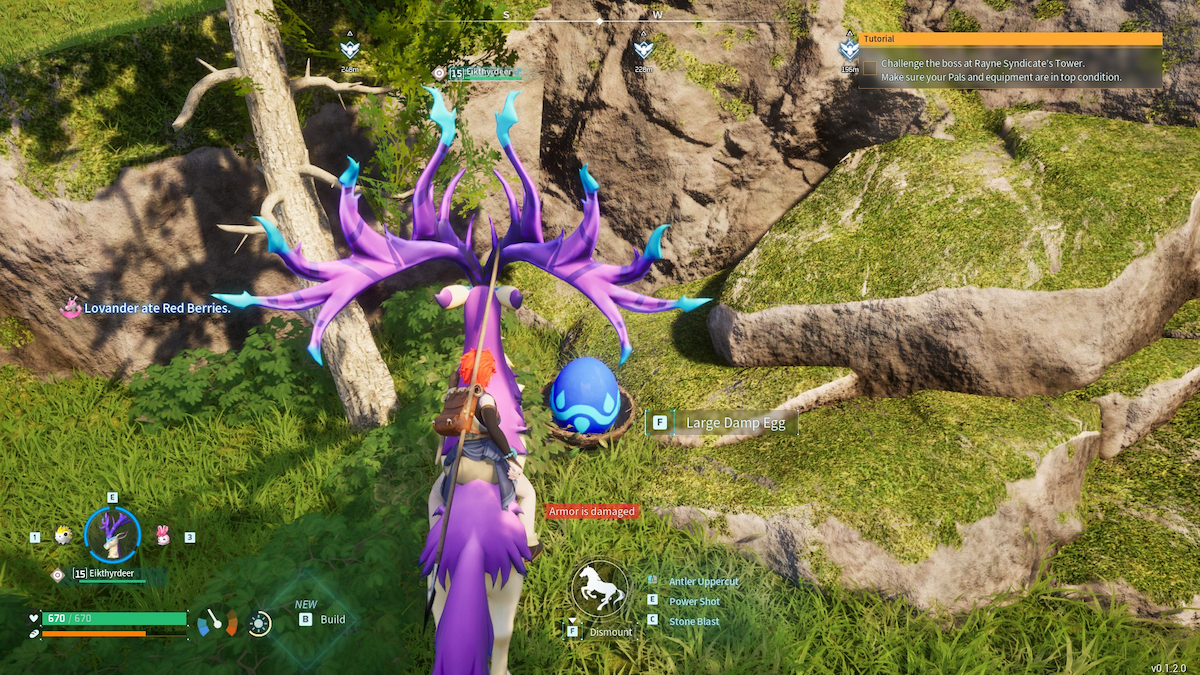Click the Tutorial objective tracker
The height and width of the screenshot is (675, 1200).
tap(1010, 39)
